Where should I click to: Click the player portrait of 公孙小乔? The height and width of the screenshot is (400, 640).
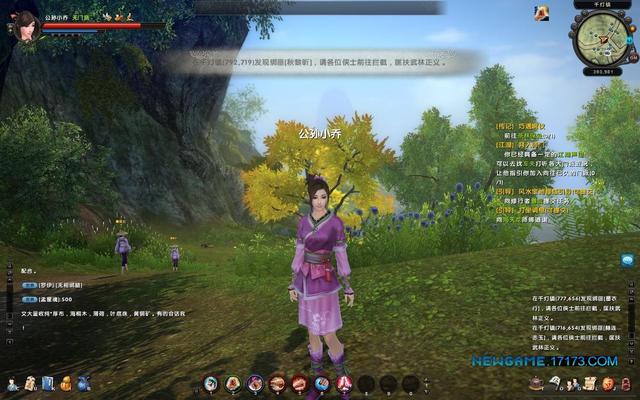coord(22,24)
